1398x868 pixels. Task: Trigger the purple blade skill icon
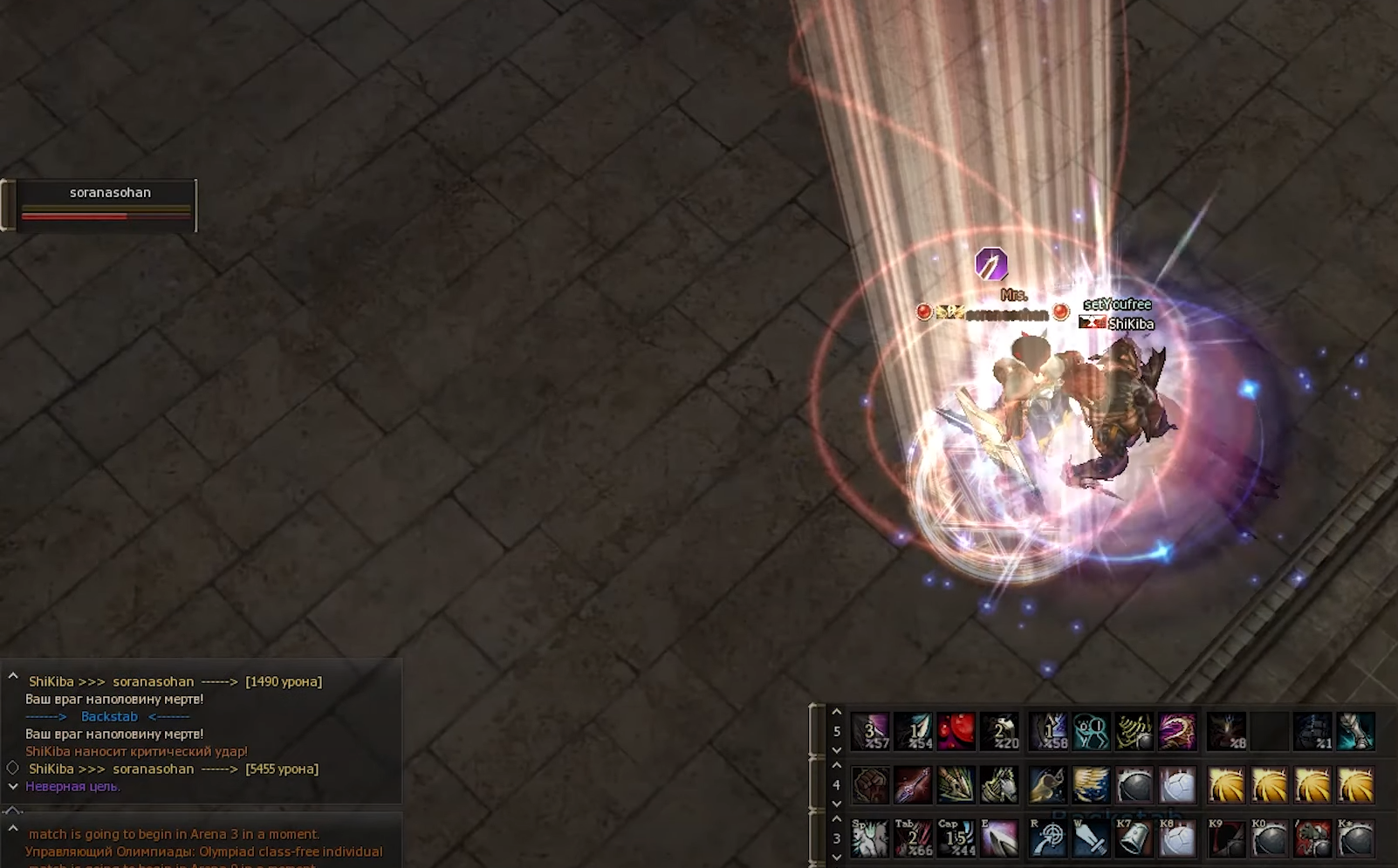click(999, 838)
